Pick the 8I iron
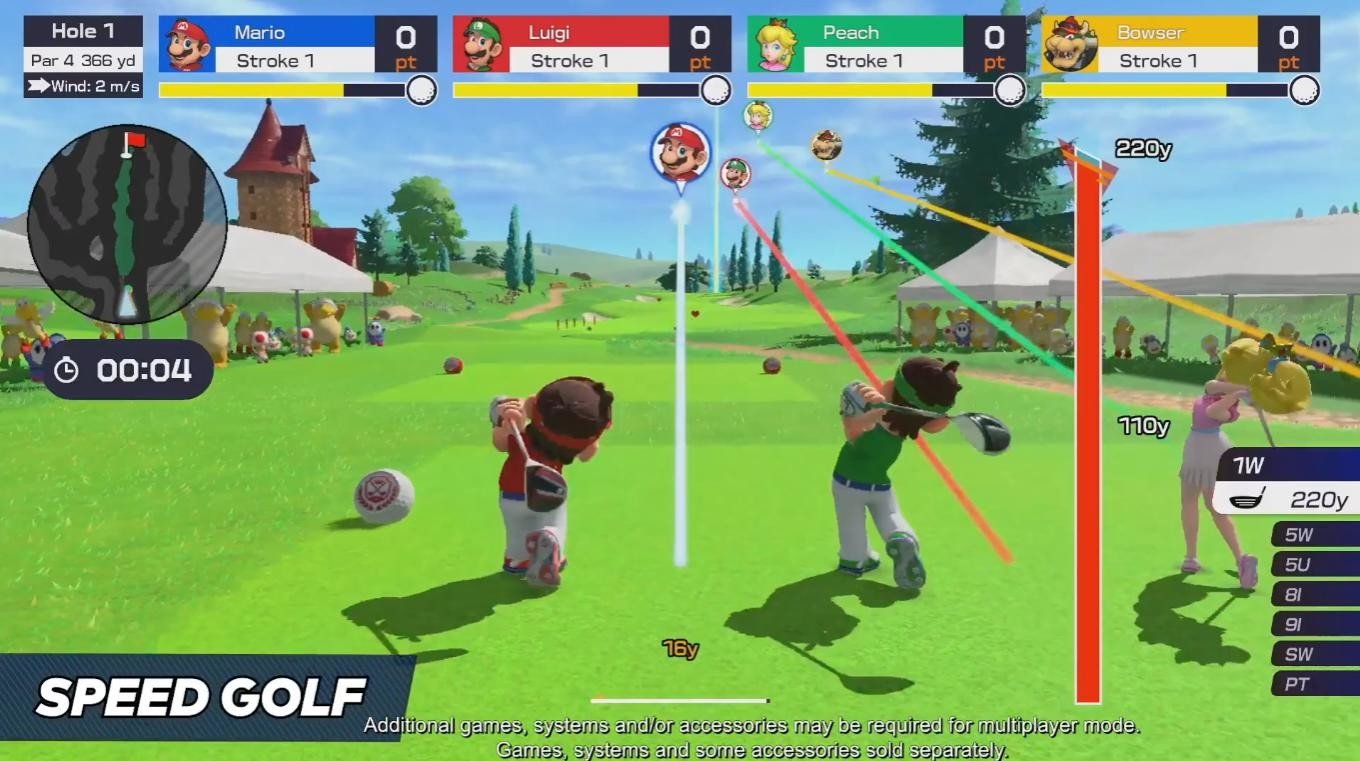This screenshot has height=761, width=1360. (1314, 595)
